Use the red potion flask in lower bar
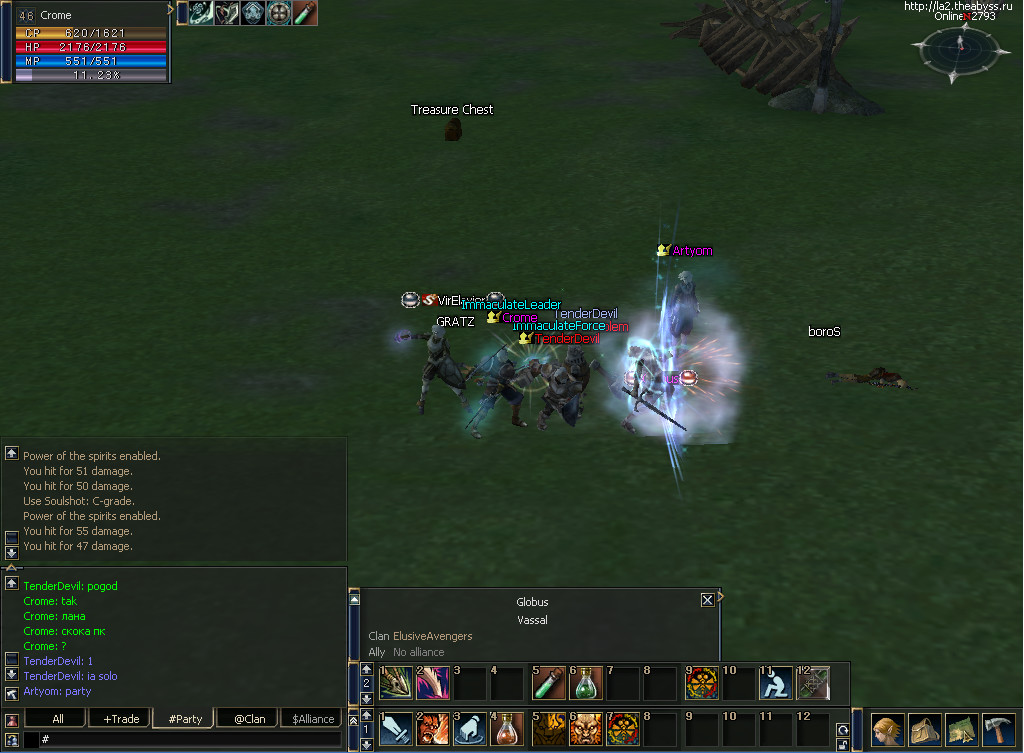This screenshot has height=753, width=1024. click(508, 729)
